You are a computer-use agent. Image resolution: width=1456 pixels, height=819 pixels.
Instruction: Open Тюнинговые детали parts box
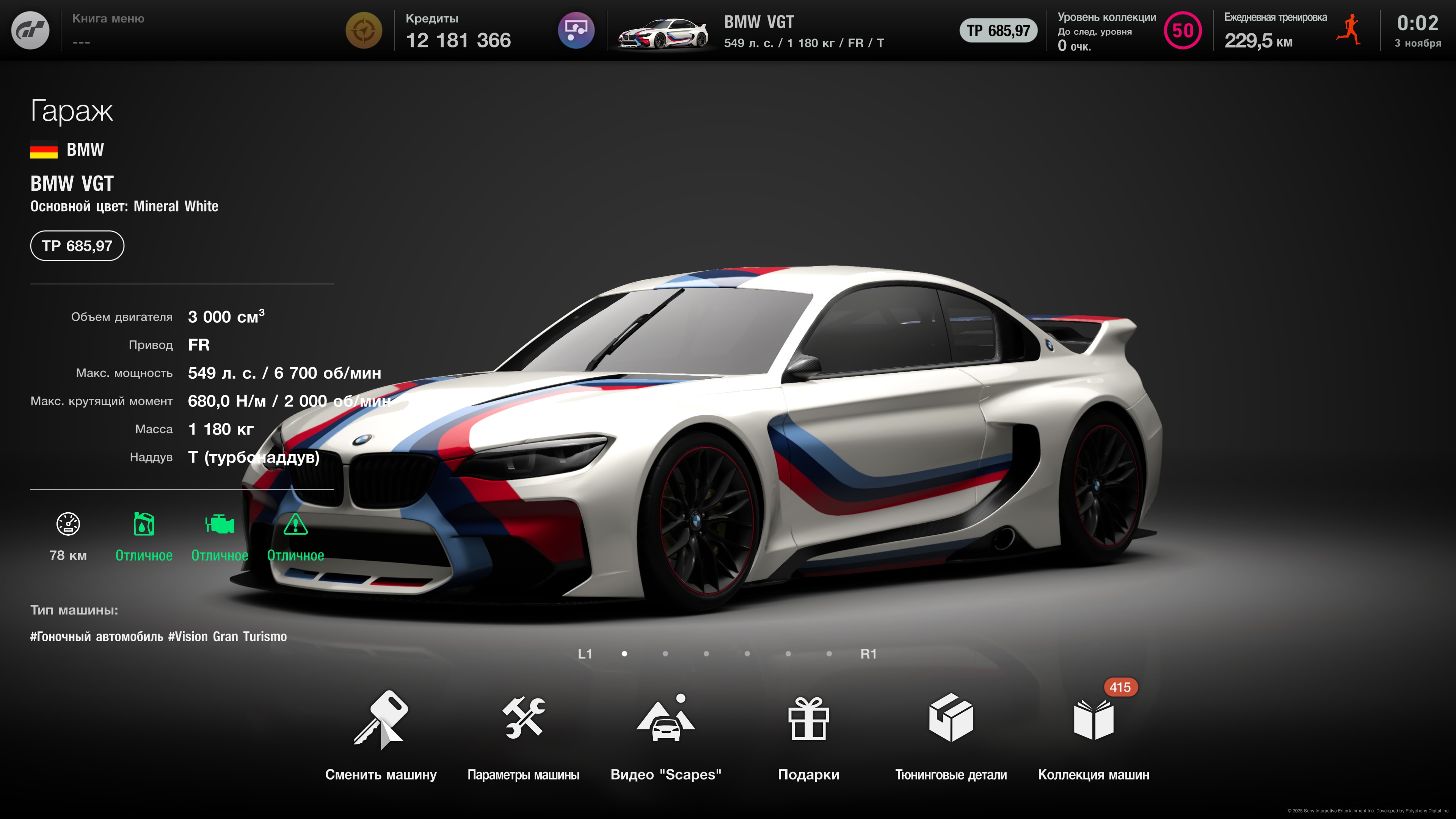(951, 720)
